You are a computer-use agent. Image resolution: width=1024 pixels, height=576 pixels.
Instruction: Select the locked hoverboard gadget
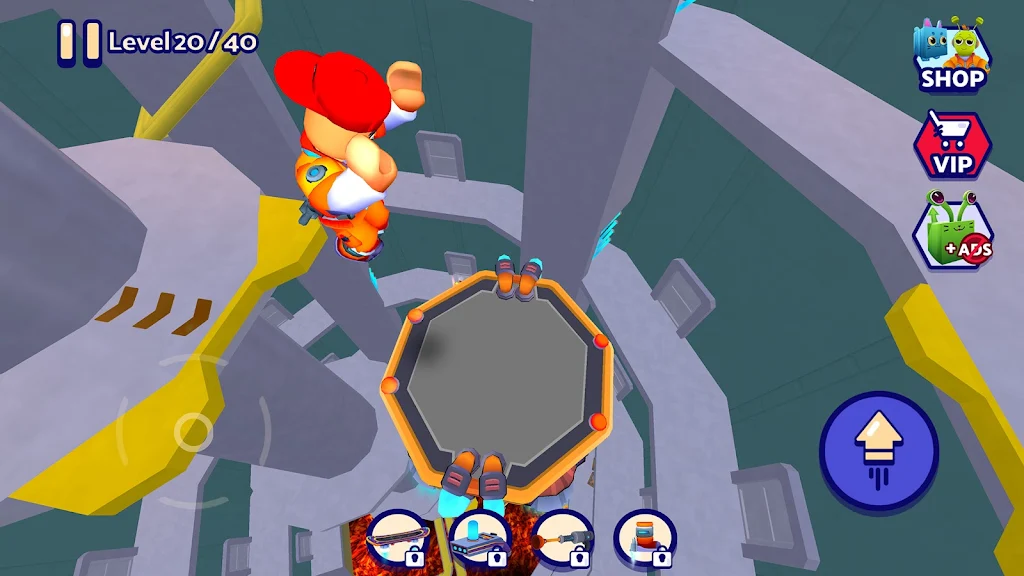pyautogui.click(x=397, y=540)
